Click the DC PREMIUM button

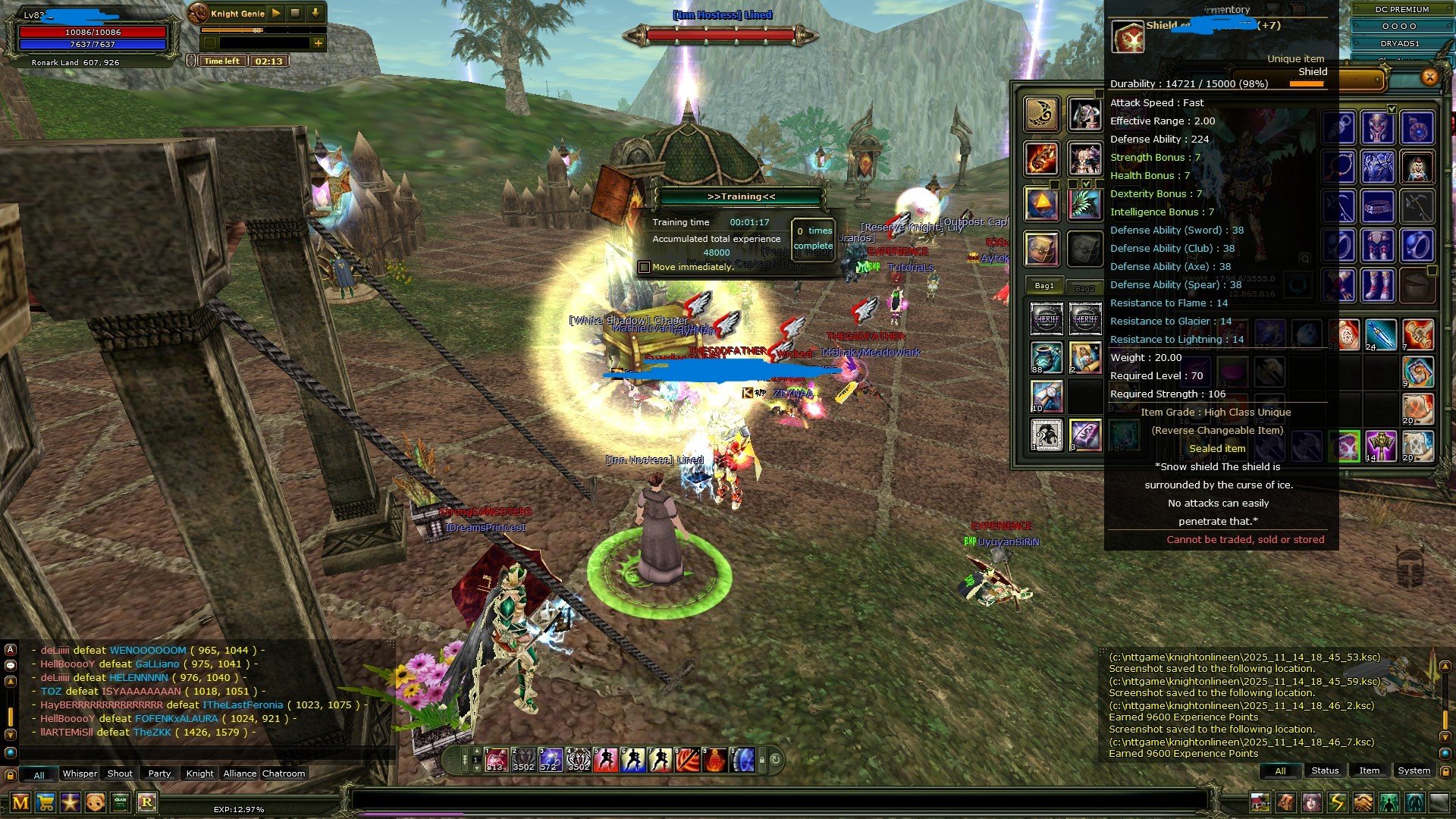1401,9
